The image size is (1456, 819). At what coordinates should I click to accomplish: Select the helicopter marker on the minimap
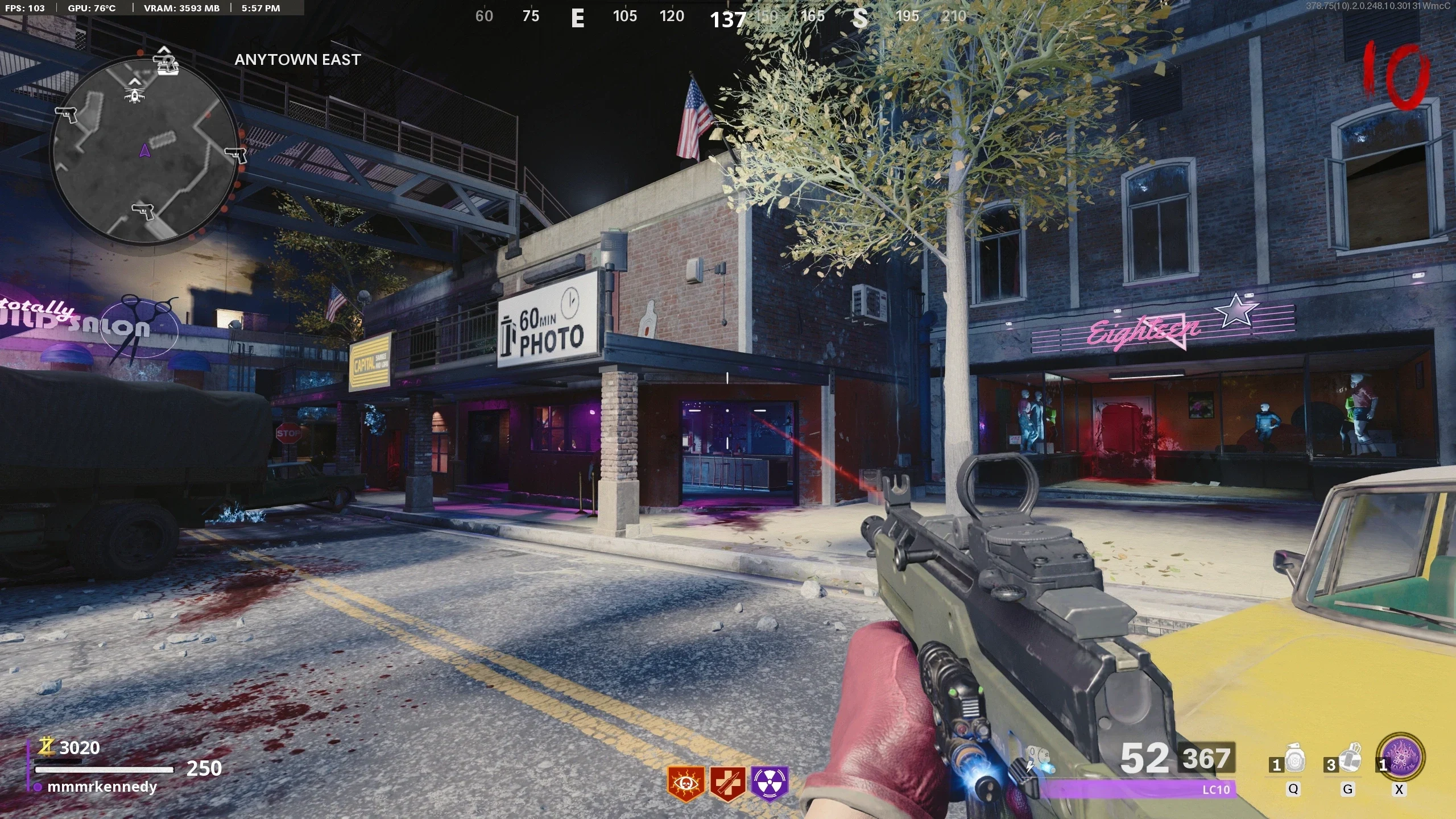[134, 93]
